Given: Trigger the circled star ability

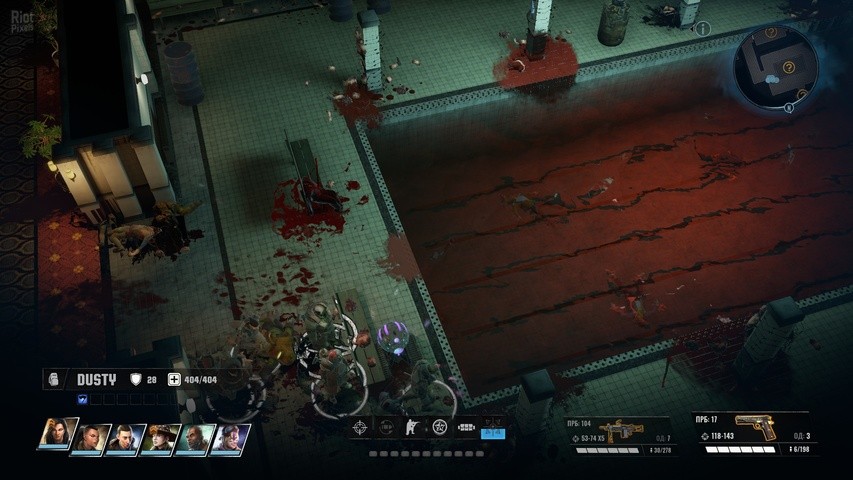Looking at the screenshot, I should coord(439,428).
